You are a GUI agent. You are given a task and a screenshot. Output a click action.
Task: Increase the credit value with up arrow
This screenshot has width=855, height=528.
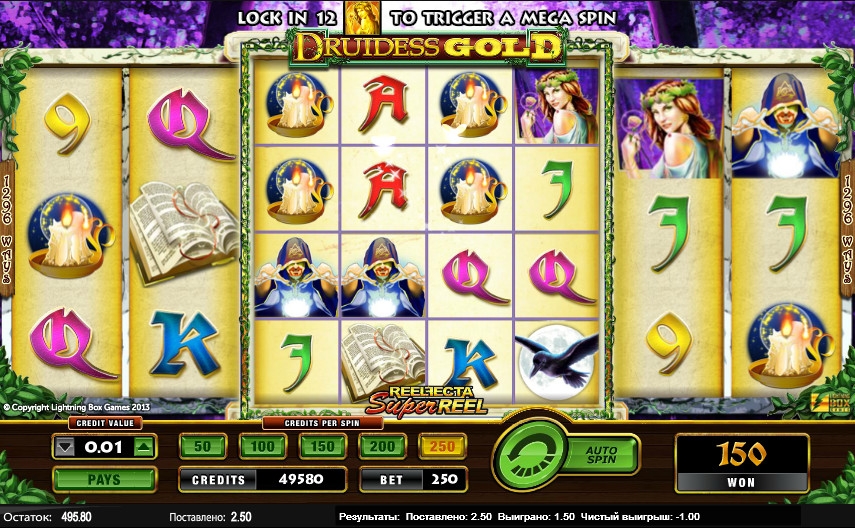click(144, 448)
